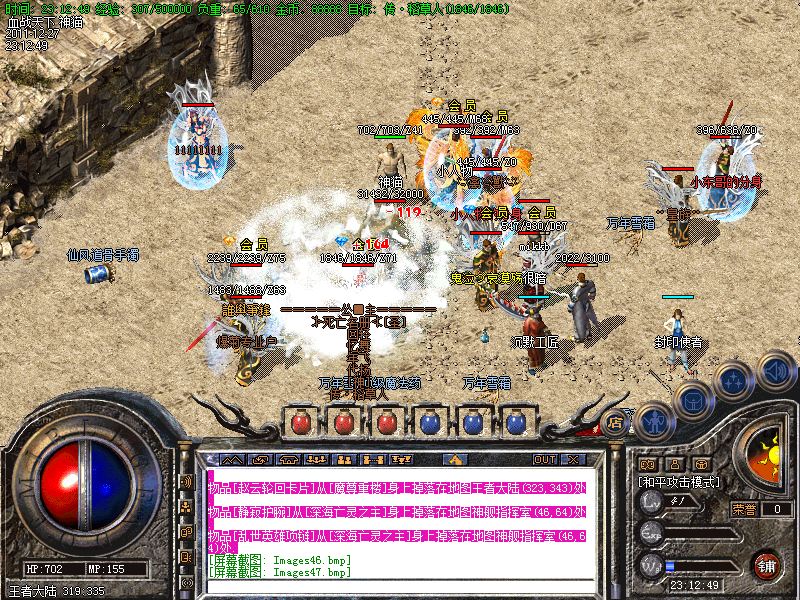Viewport: 800px width, 600px height.
Task: Click the speaker icon left of chat
Action: pyautogui.click(x=187, y=481)
